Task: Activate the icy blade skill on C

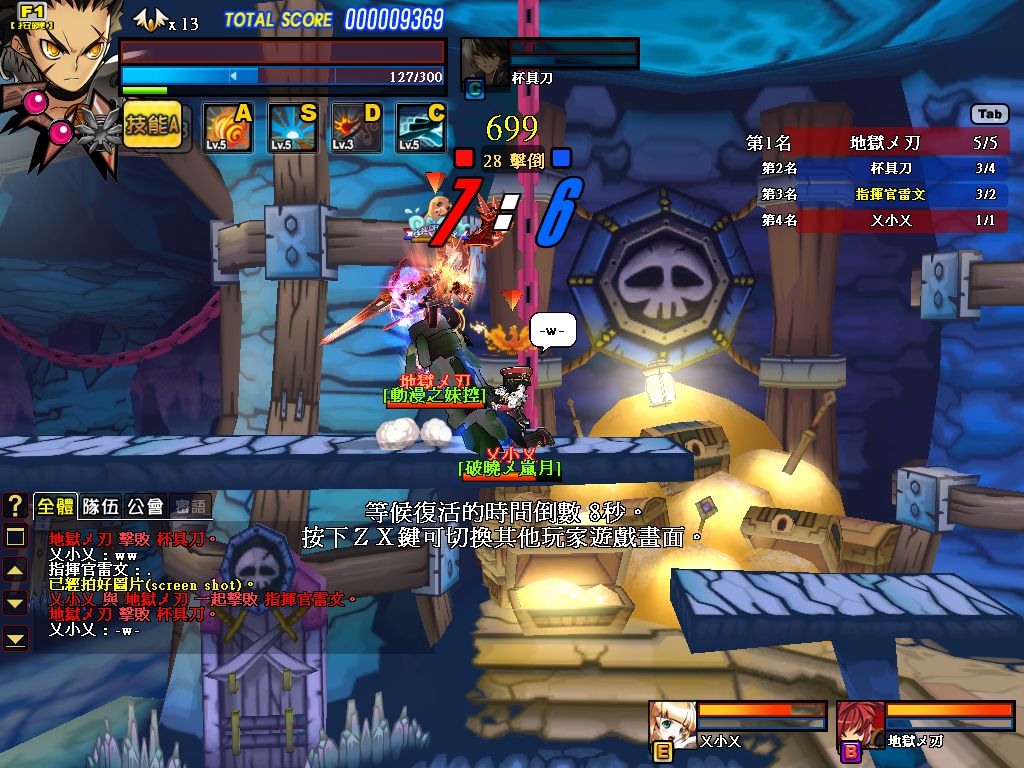Action: pos(421,128)
